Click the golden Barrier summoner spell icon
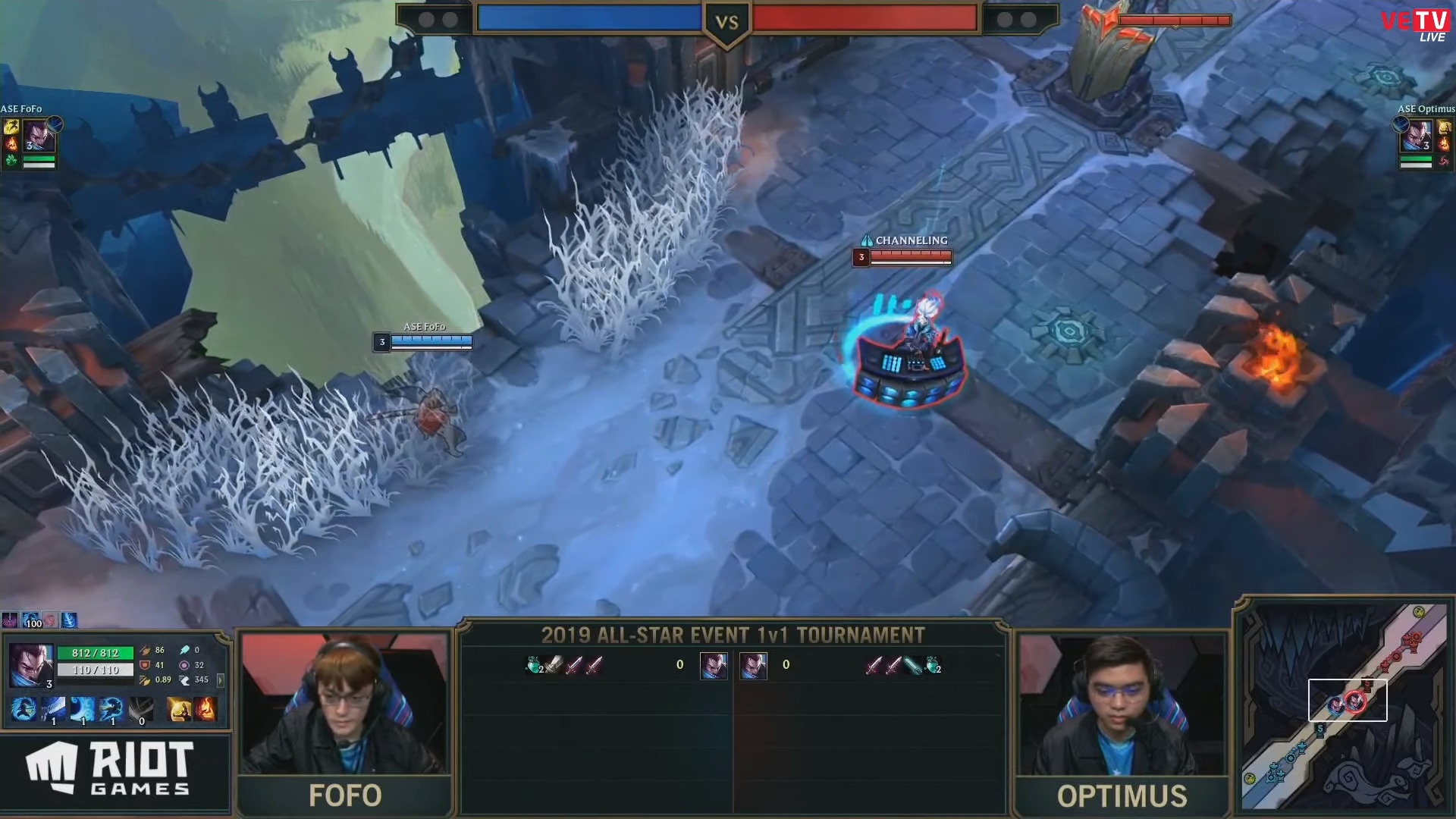The width and height of the screenshot is (1456, 819). point(178,709)
